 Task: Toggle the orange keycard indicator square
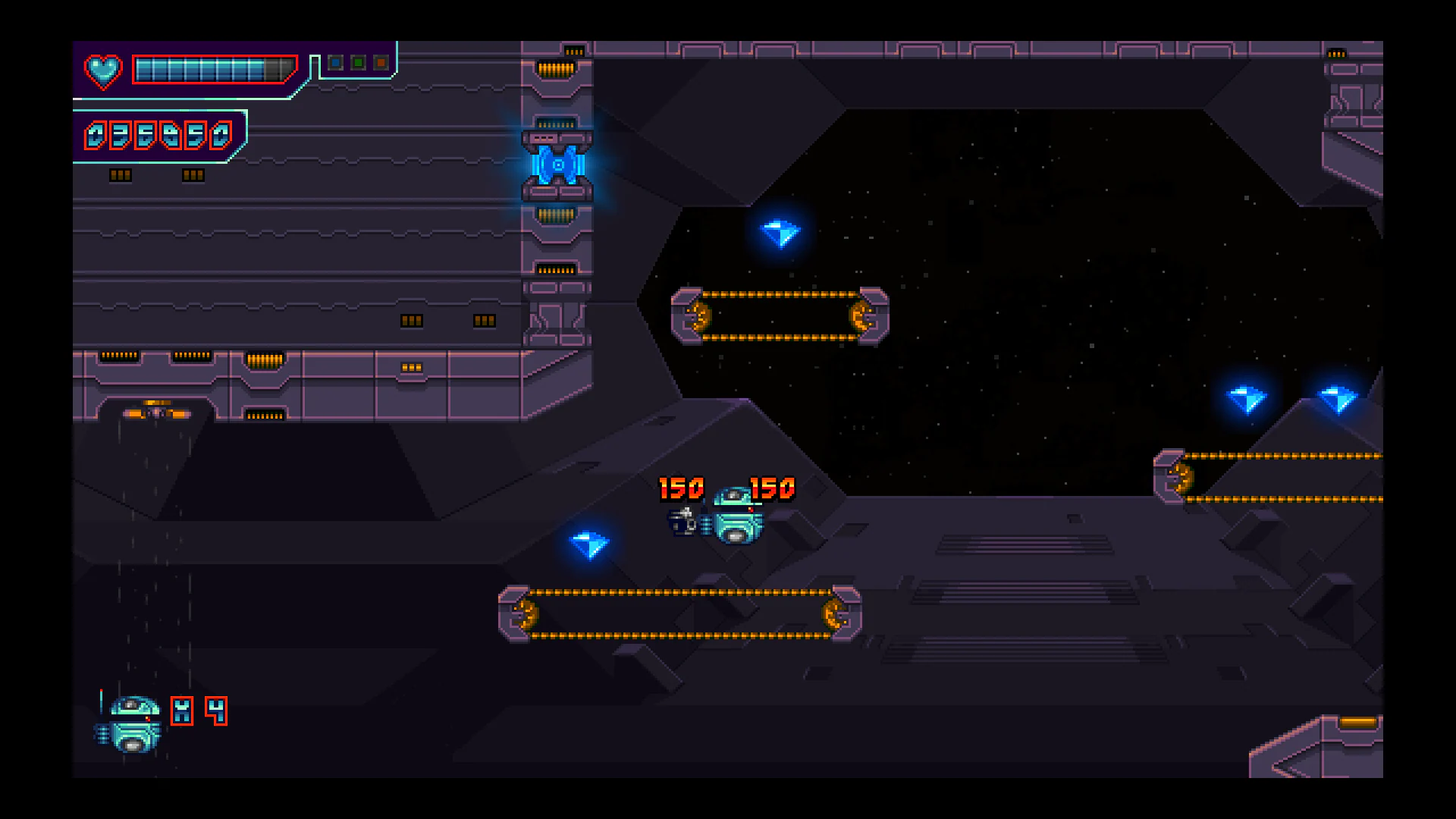pos(380,61)
